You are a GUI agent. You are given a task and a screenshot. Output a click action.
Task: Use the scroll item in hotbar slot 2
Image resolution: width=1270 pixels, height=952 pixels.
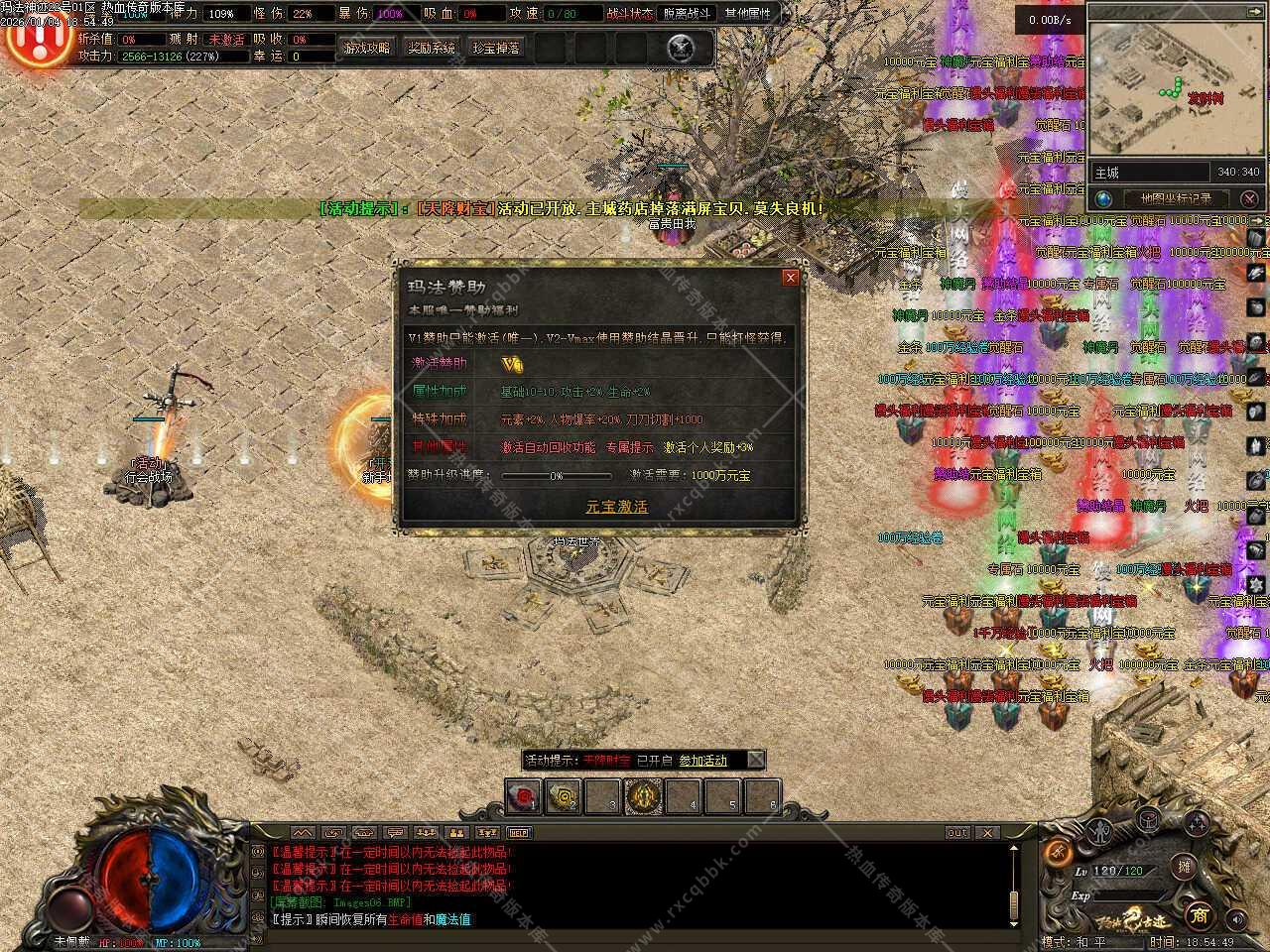[564, 796]
